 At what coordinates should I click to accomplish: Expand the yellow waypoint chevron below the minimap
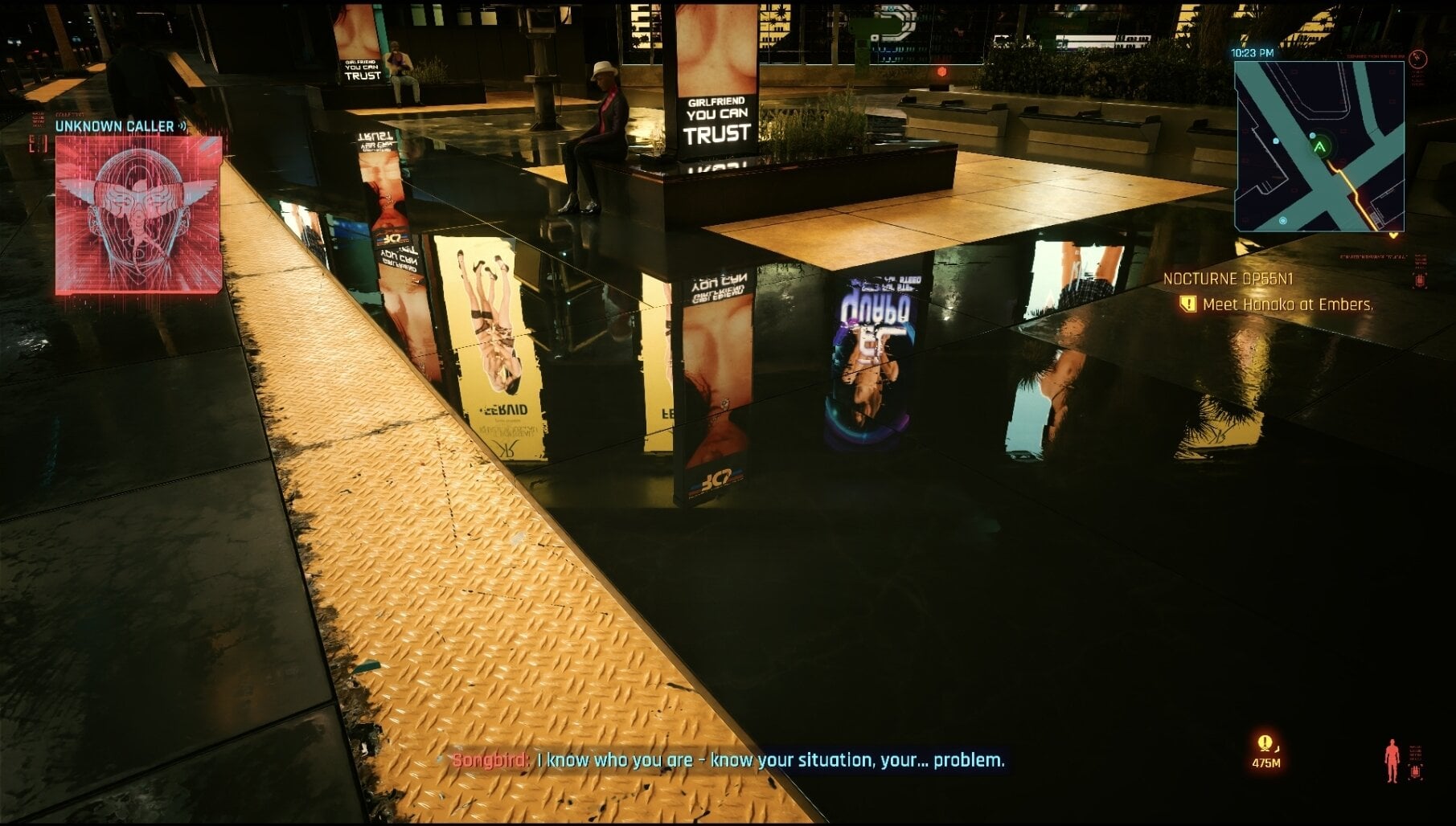point(1394,235)
